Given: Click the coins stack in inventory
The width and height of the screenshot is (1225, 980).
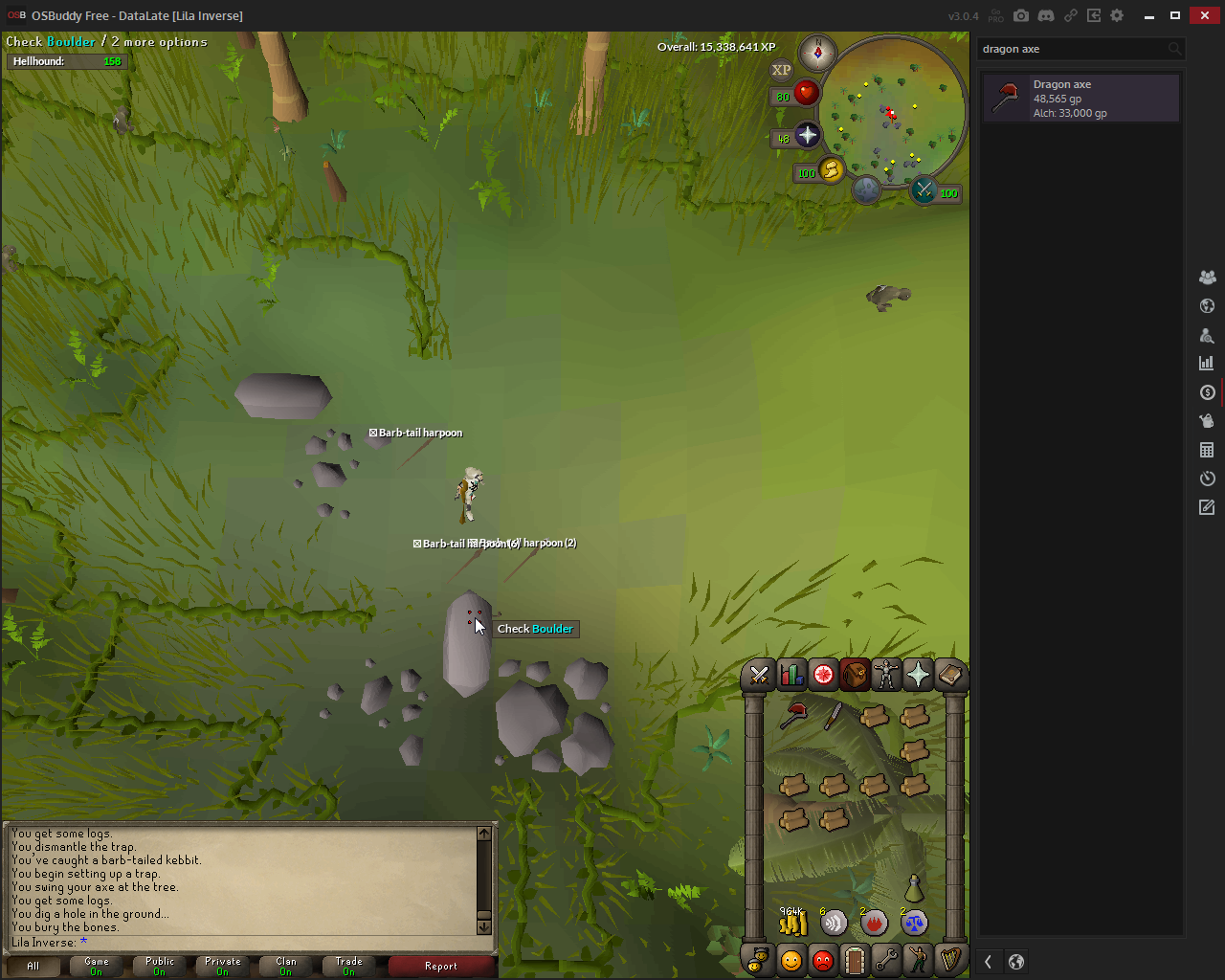Looking at the screenshot, I should coord(793,922).
